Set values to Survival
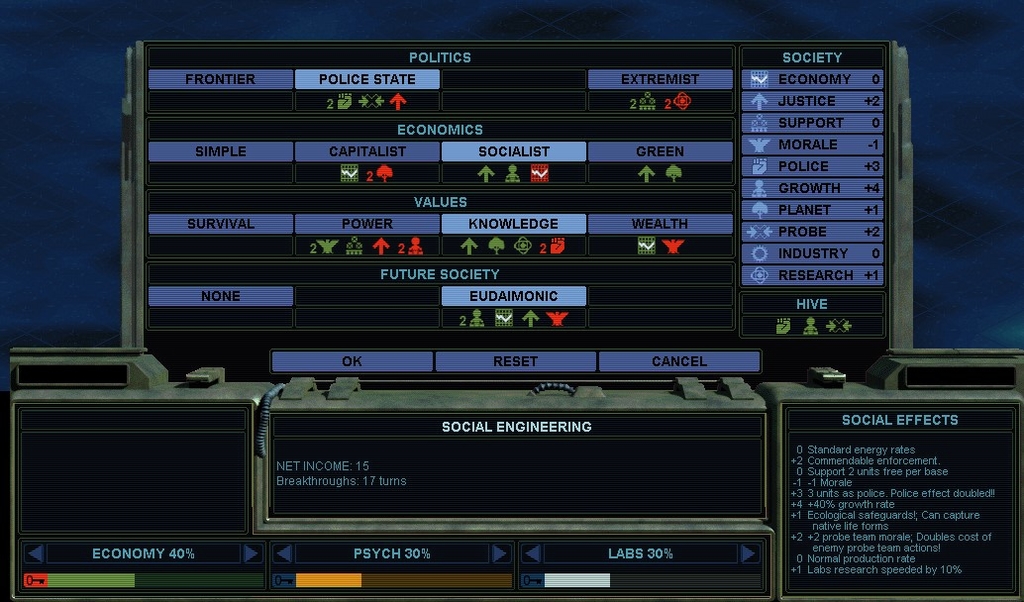Viewport: 1024px width, 602px height. point(220,223)
